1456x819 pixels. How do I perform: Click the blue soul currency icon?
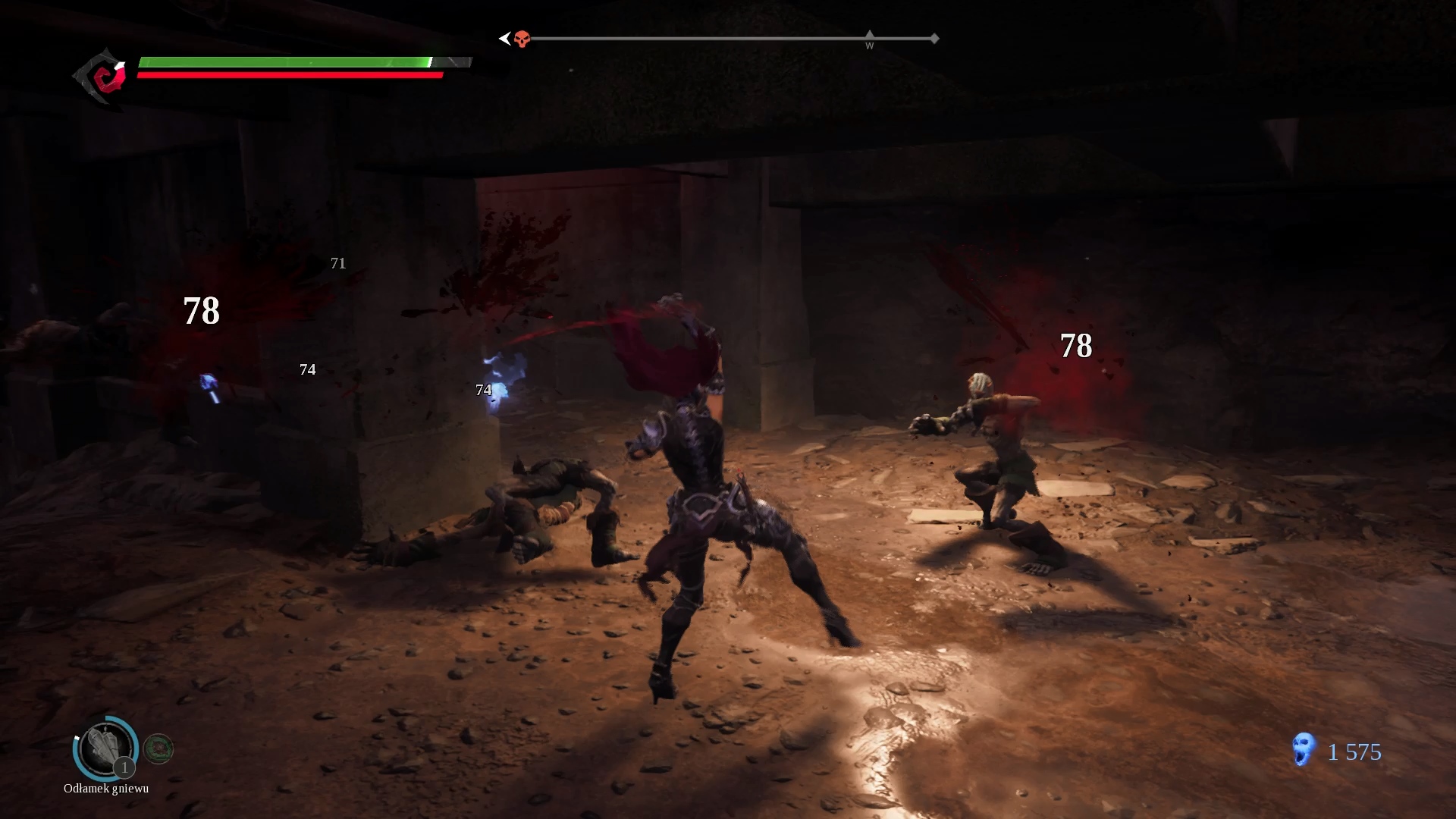1303,749
